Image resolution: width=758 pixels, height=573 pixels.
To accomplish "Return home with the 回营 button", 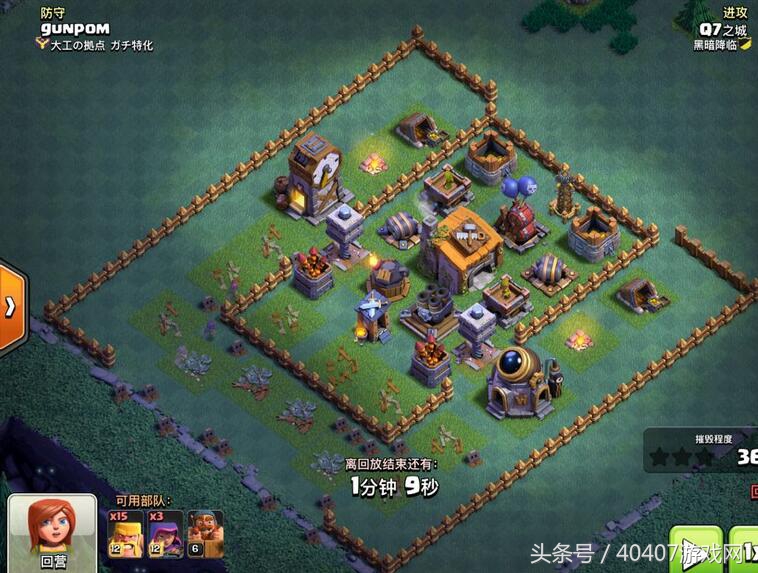I will [52, 535].
